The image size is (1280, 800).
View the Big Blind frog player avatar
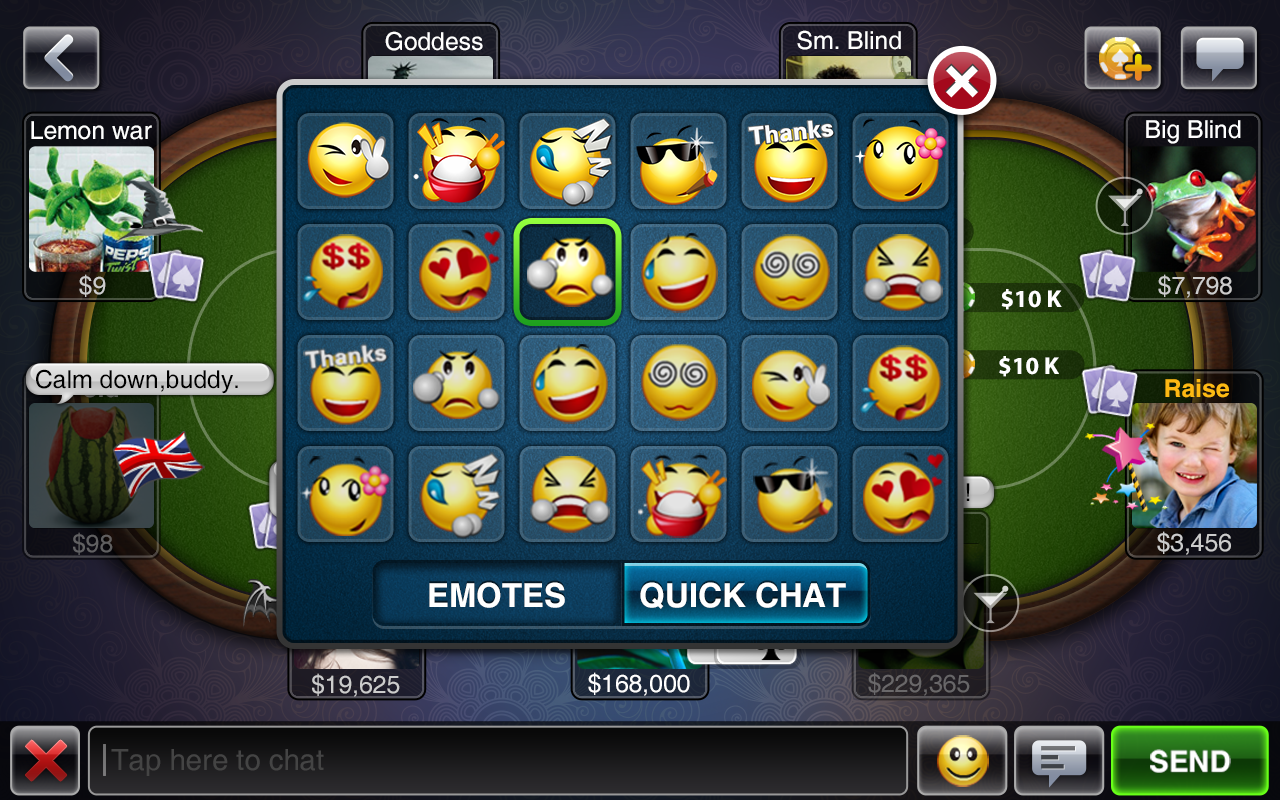pos(1192,209)
